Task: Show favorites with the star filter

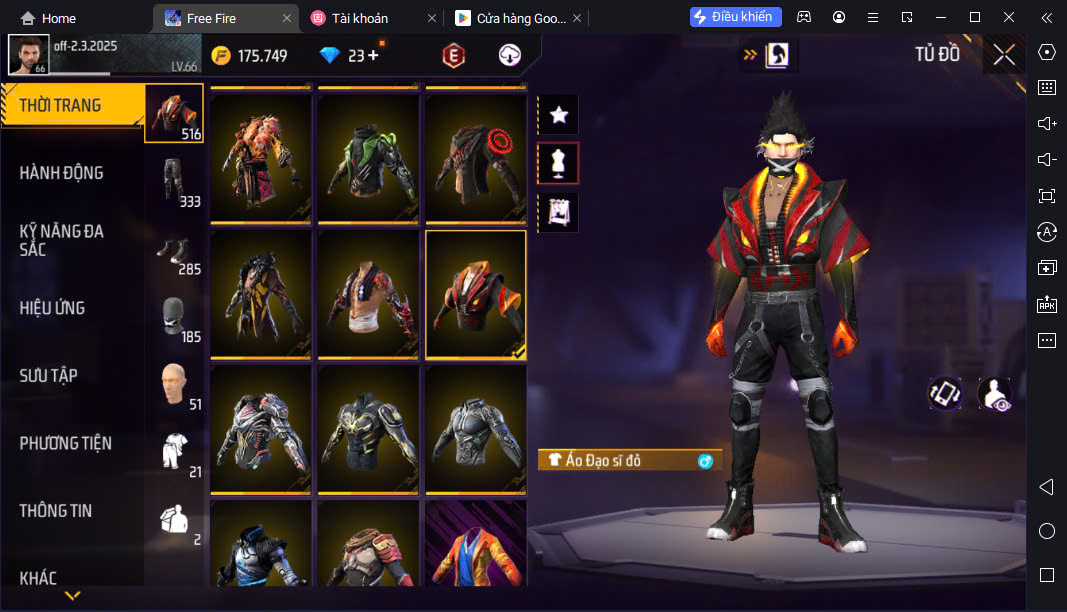Action: click(559, 115)
